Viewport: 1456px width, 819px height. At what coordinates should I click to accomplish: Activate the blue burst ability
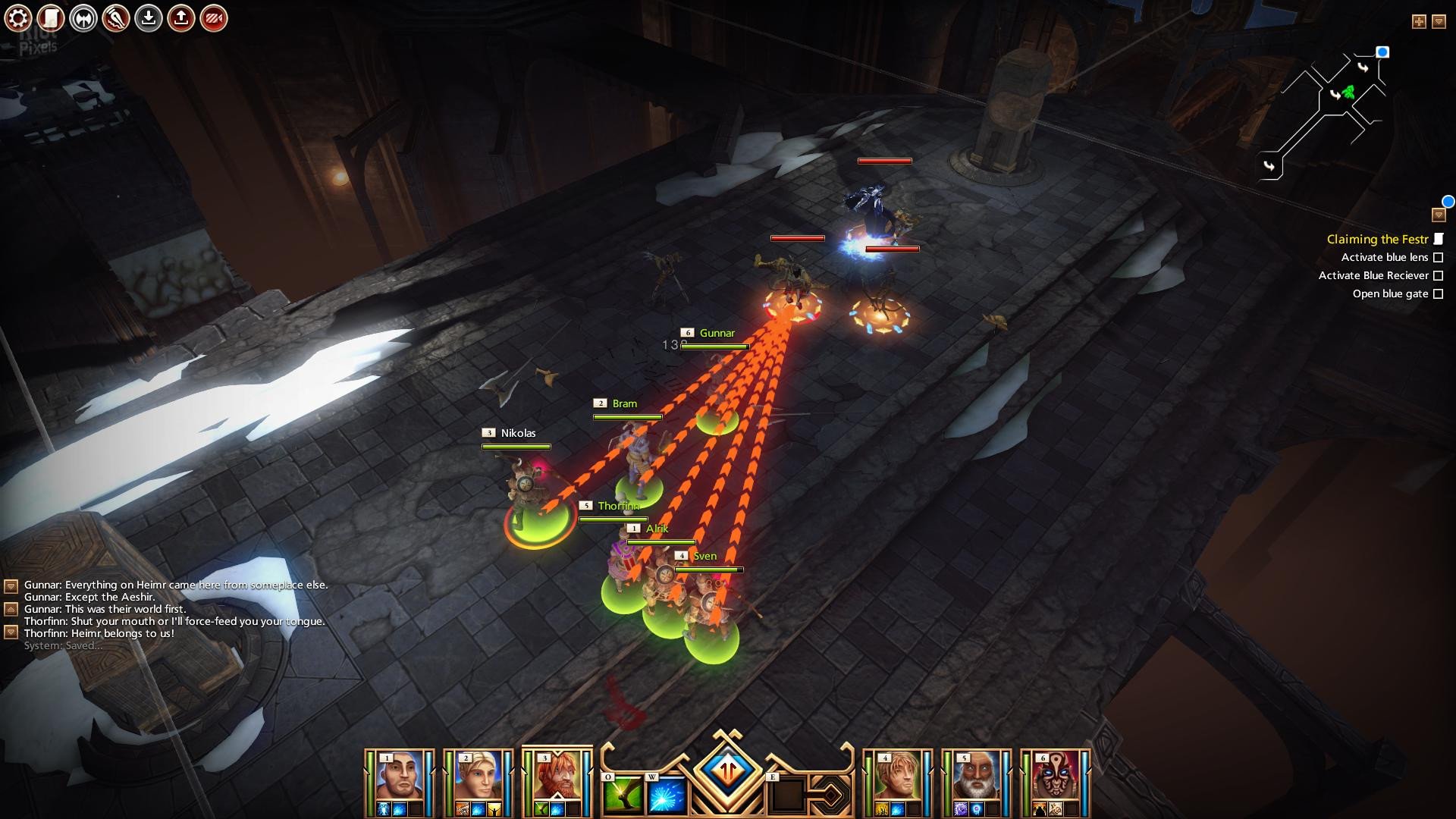667,795
